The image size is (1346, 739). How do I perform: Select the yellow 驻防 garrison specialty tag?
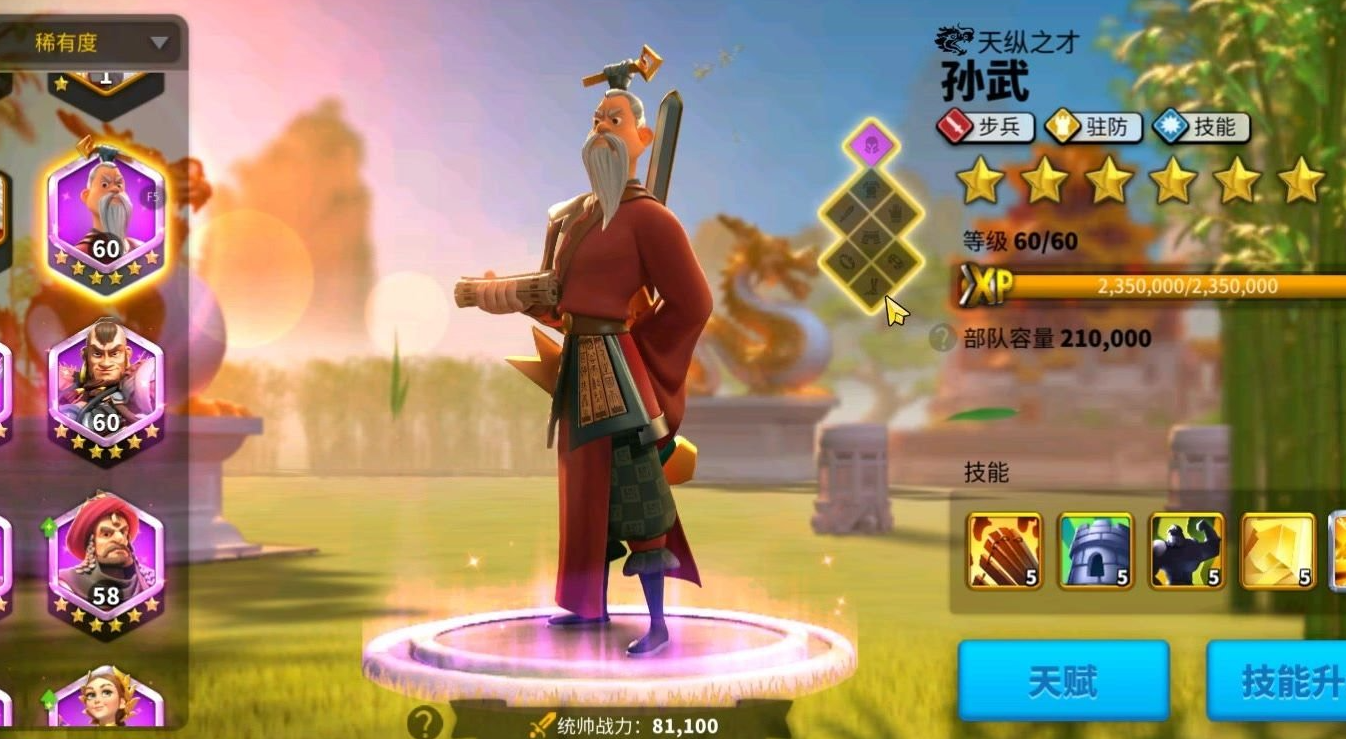[1092, 127]
